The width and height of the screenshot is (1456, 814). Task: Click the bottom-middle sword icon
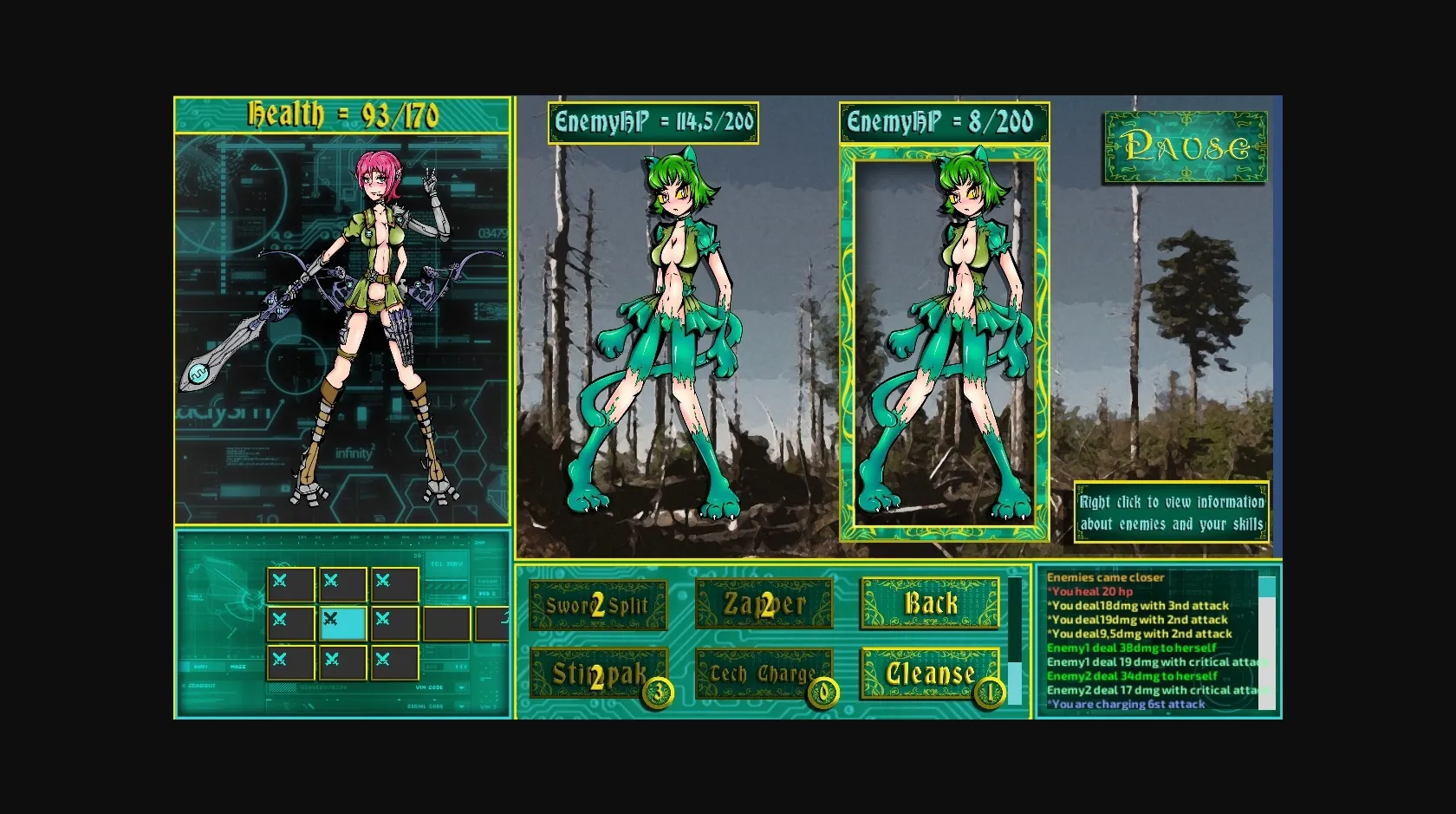(342, 661)
